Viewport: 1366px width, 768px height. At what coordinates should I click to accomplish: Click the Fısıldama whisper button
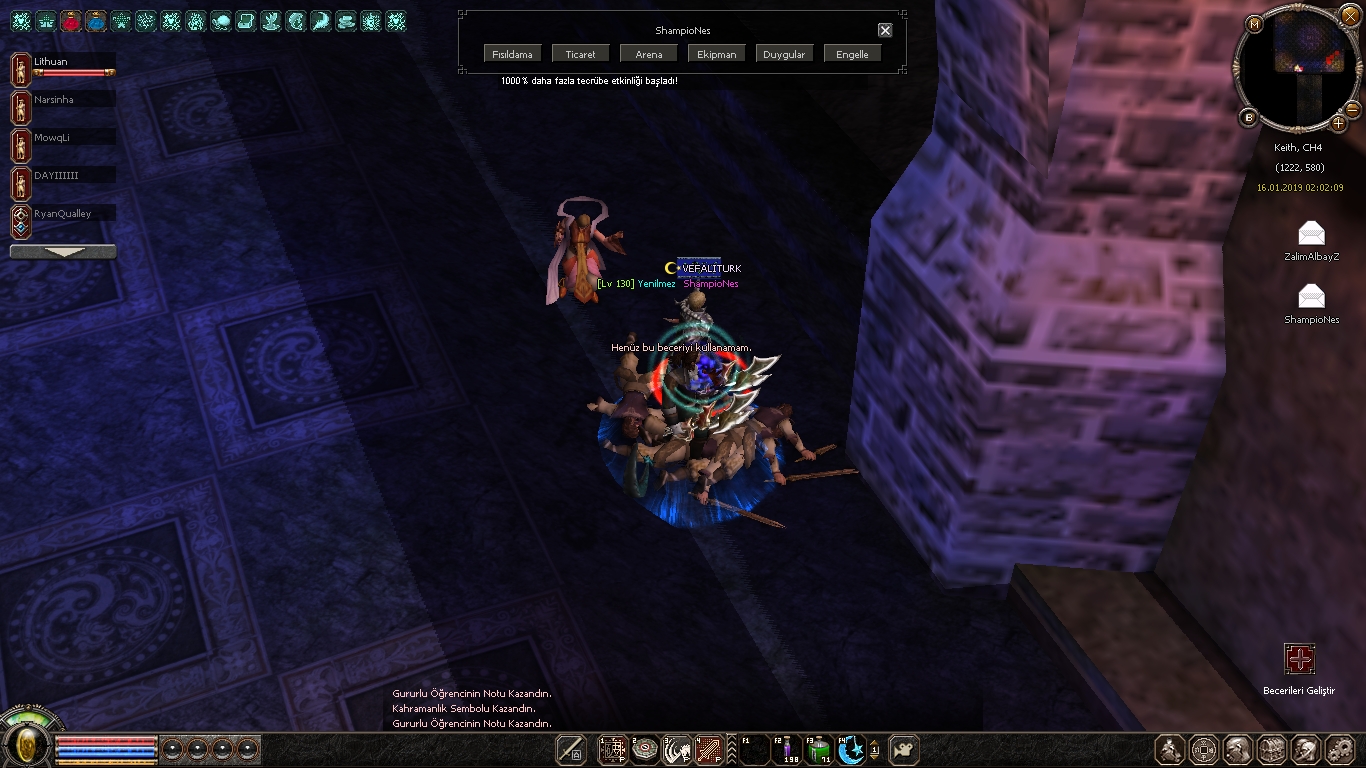click(512, 54)
